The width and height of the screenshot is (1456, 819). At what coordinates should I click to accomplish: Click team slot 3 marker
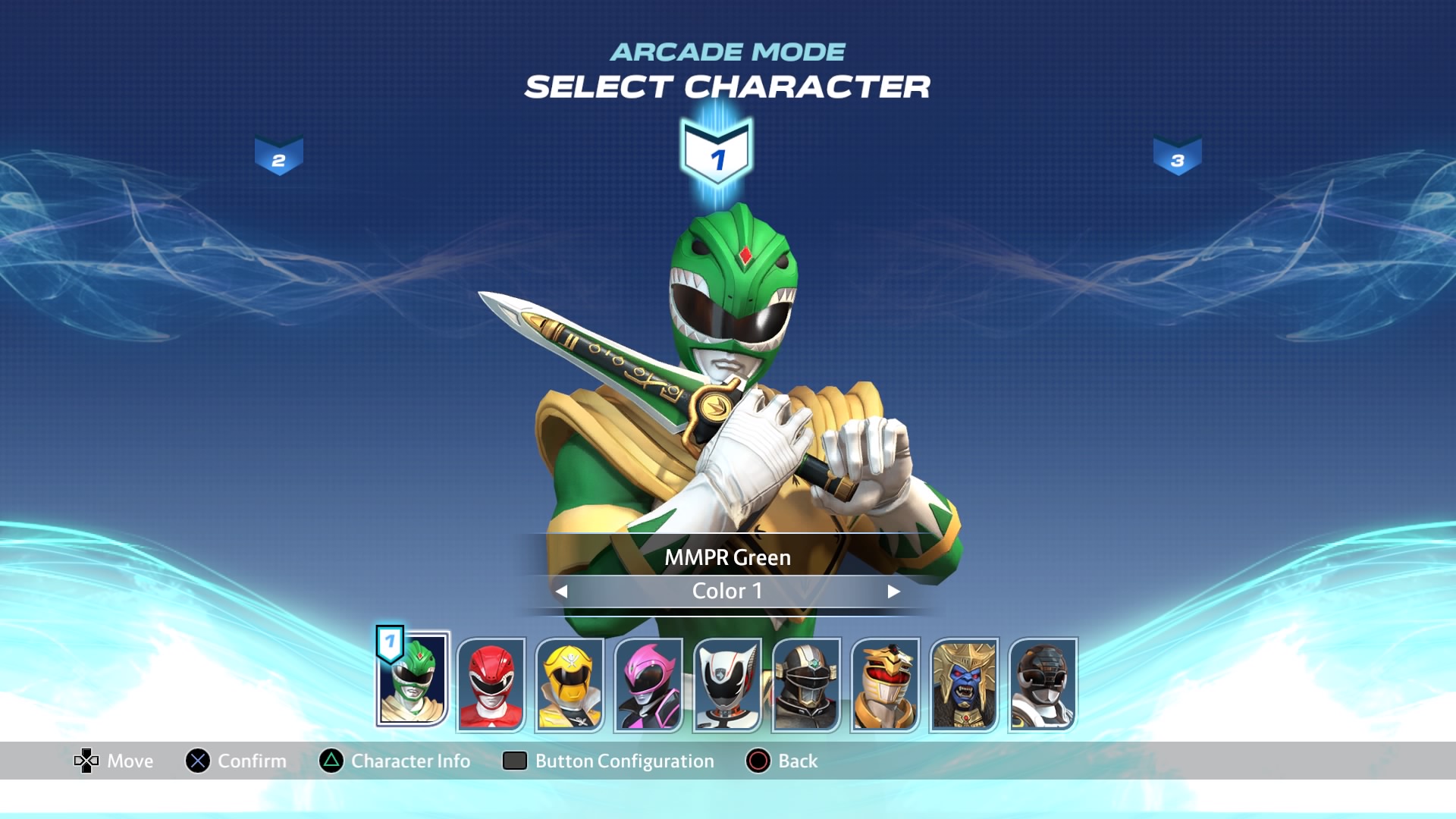1177,157
